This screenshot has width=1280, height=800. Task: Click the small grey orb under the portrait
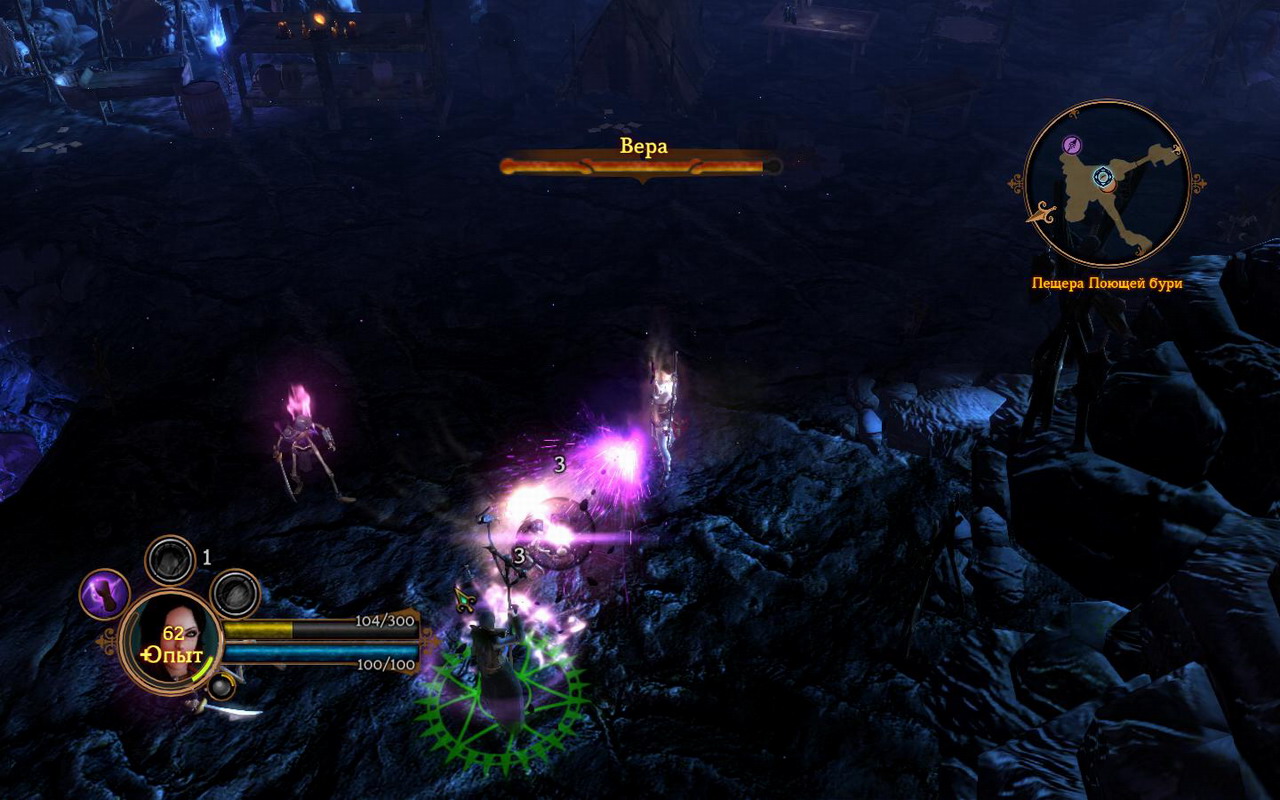pyautogui.click(x=219, y=687)
